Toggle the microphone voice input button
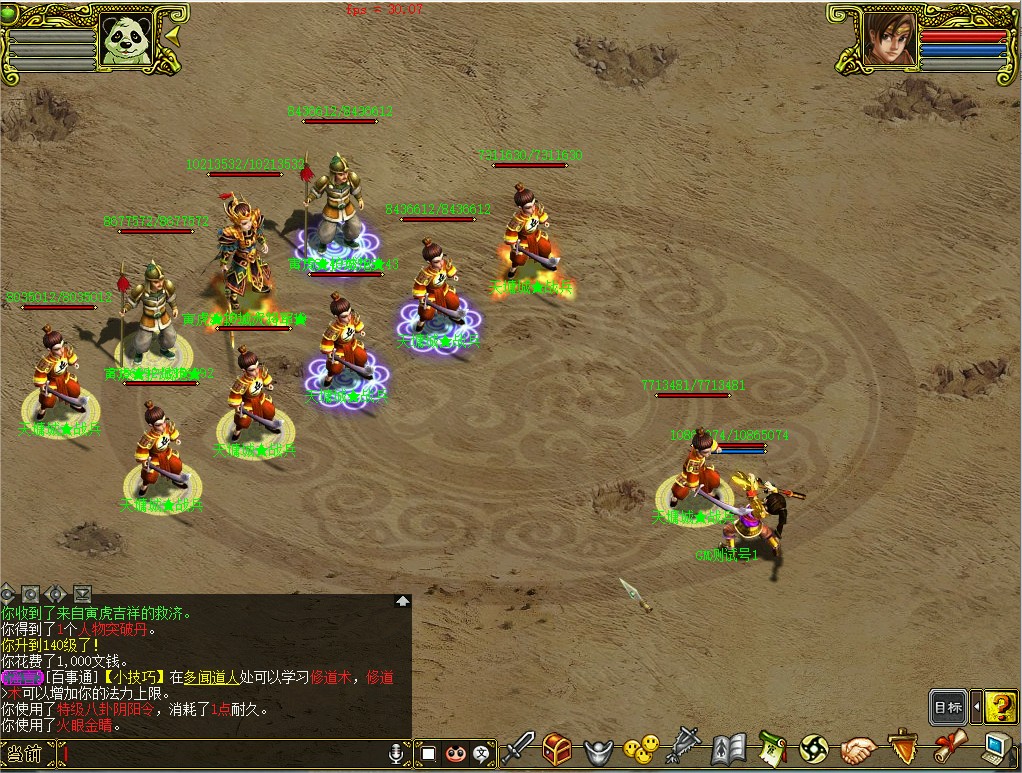The width and height of the screenshot is (1022, 773). coord(397,753)
